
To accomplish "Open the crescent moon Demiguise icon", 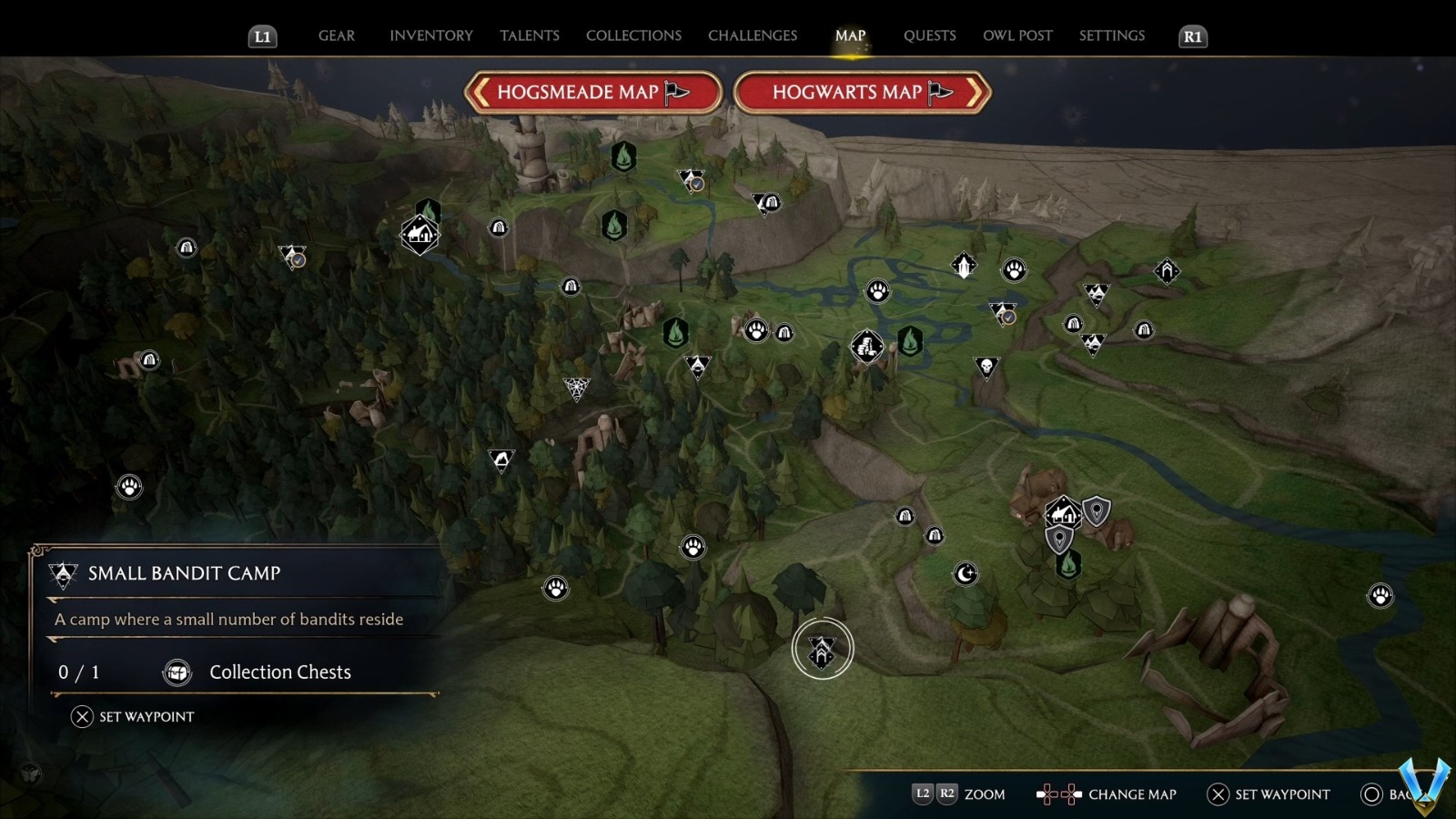I will [x=966, y=574].
